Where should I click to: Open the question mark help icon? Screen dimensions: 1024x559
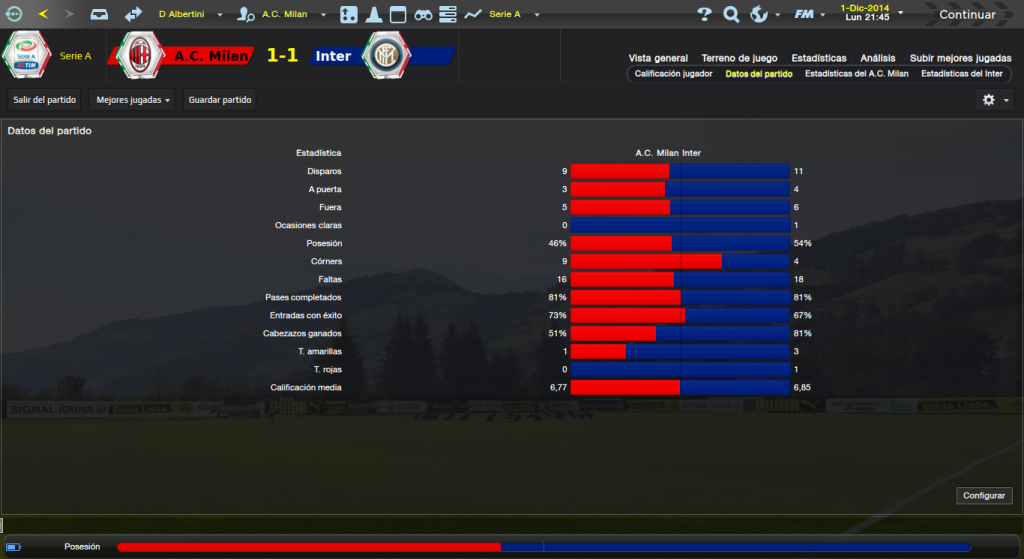pos(704,14)
